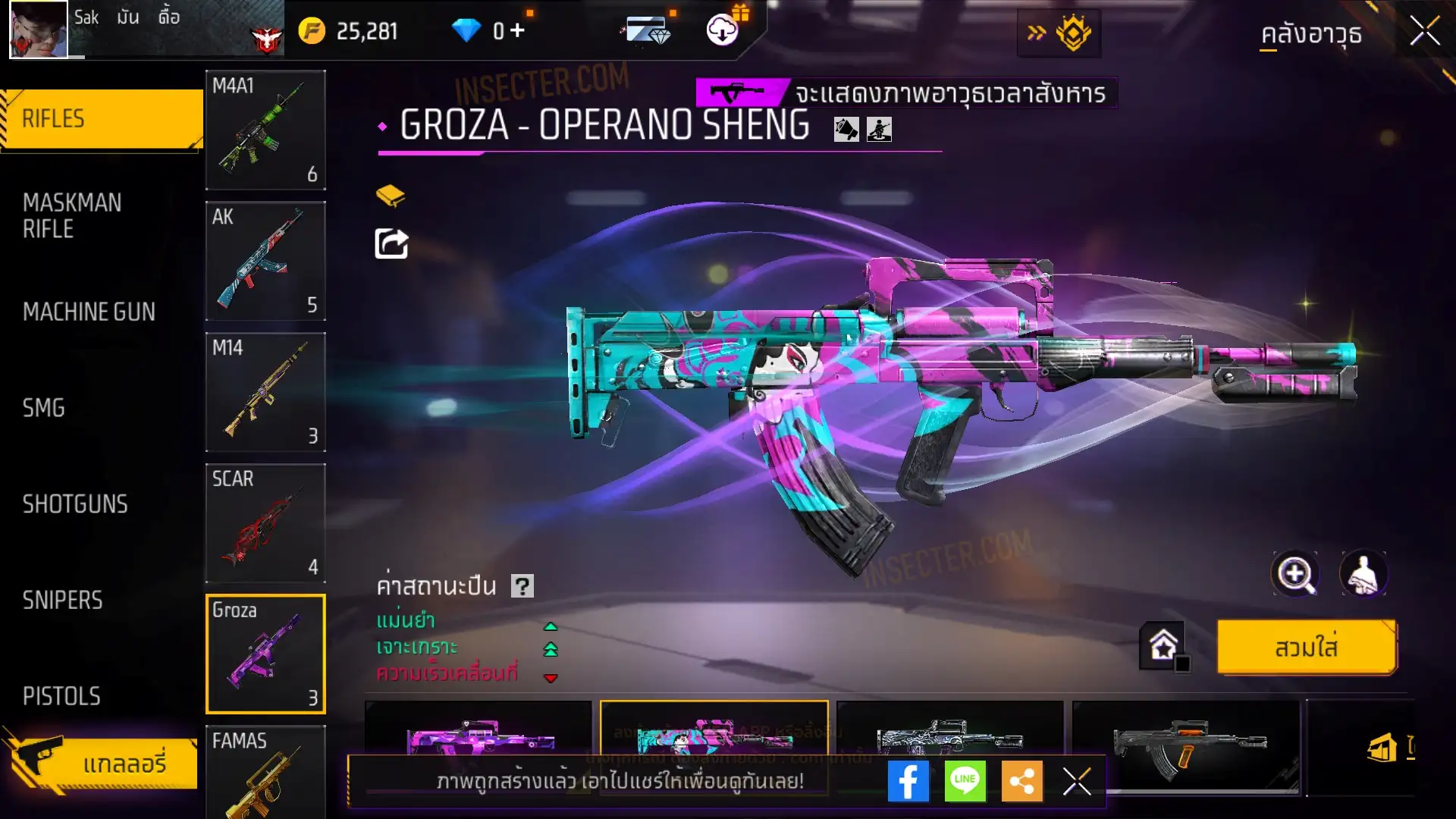Add diamonds with the plus button
Viewport: 1456px width, 819px height.
click(x=518, y=30)
